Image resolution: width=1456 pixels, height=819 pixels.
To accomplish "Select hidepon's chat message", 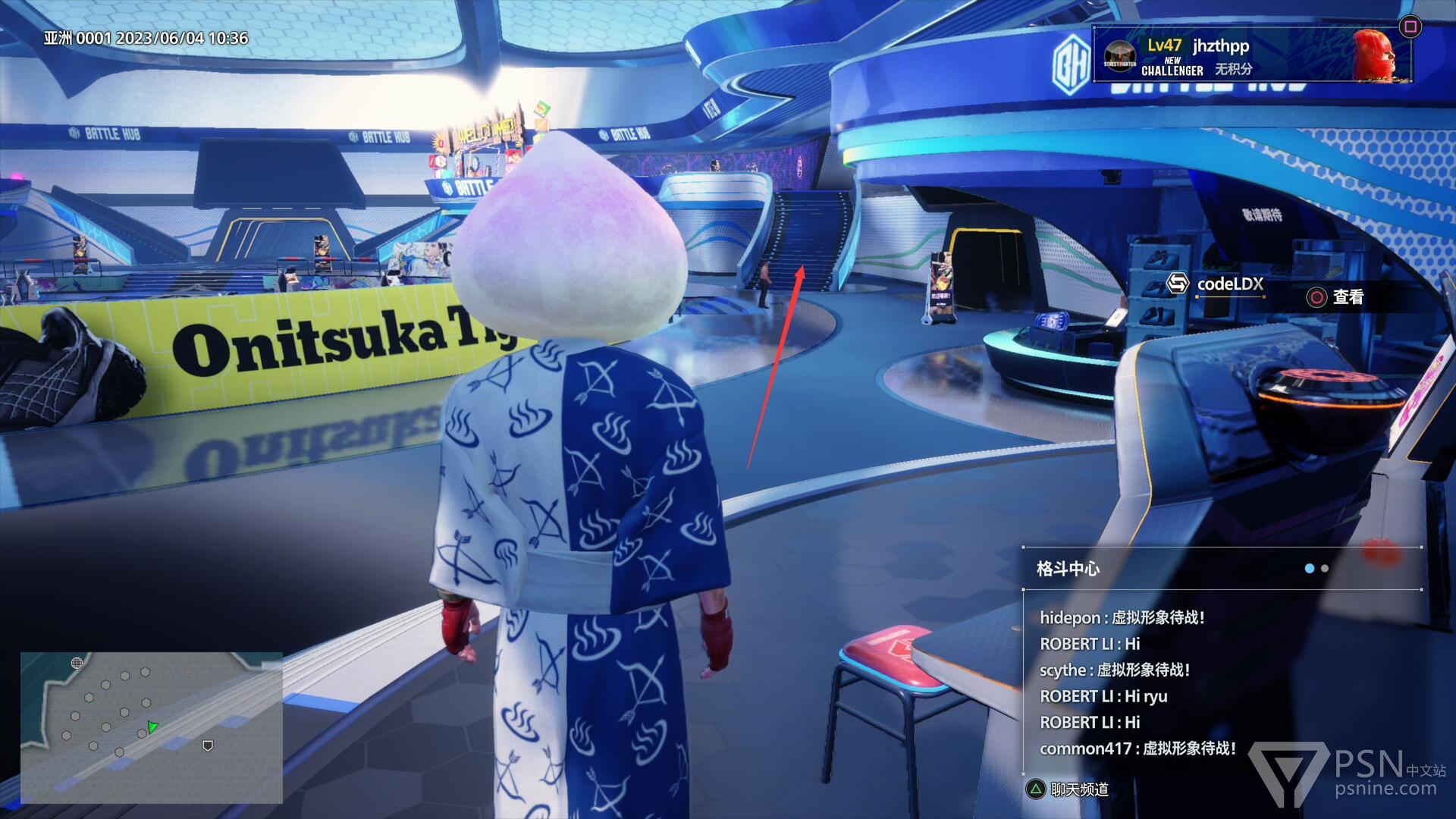I will point(1122,618).
